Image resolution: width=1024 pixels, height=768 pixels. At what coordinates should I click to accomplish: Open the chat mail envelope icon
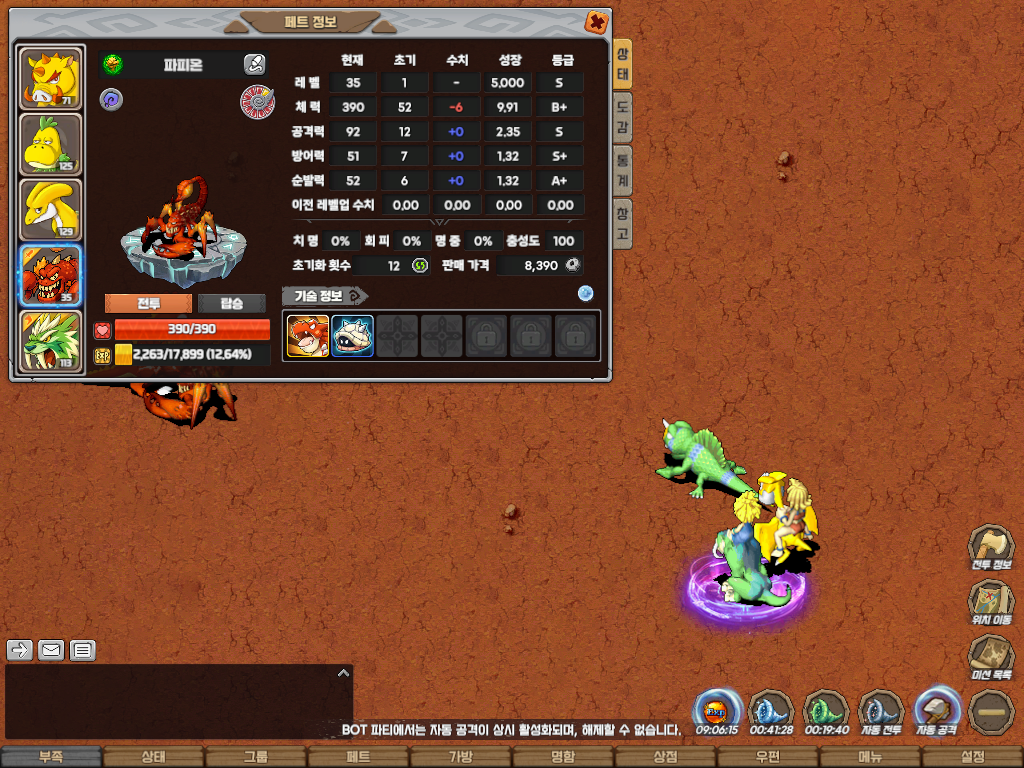[51, 651]
